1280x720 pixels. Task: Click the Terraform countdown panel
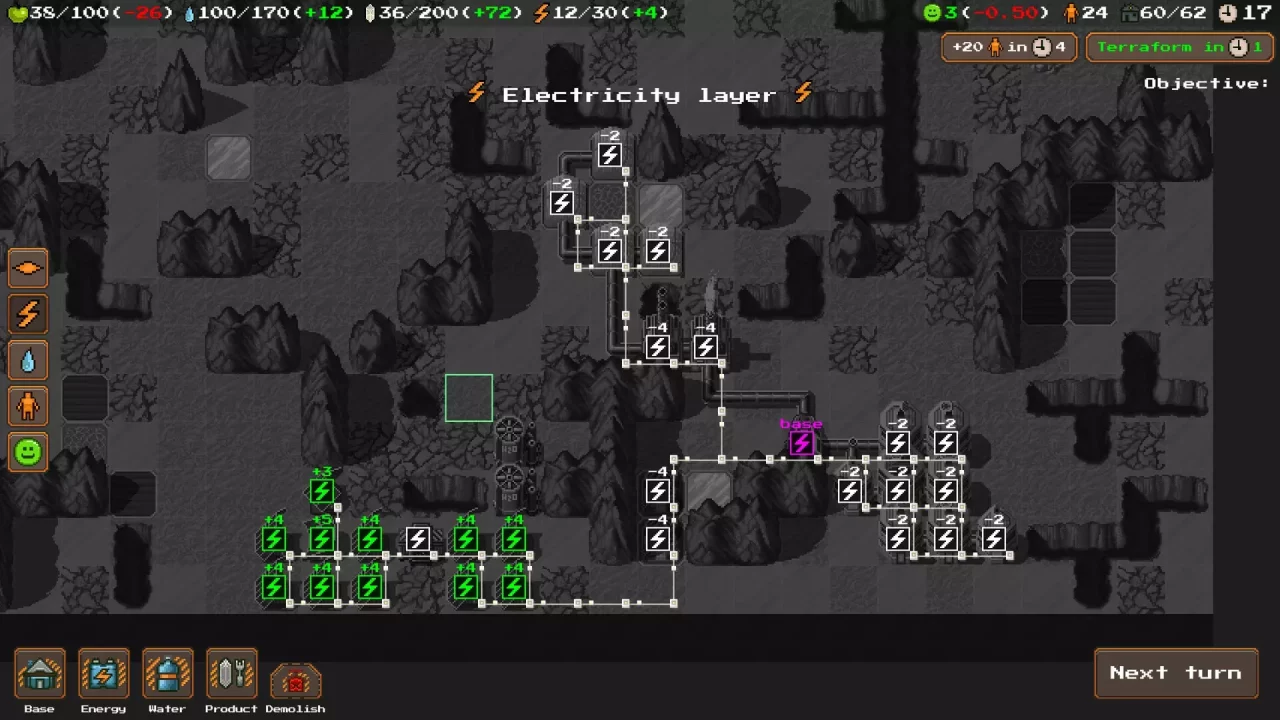coord(1180,47)
